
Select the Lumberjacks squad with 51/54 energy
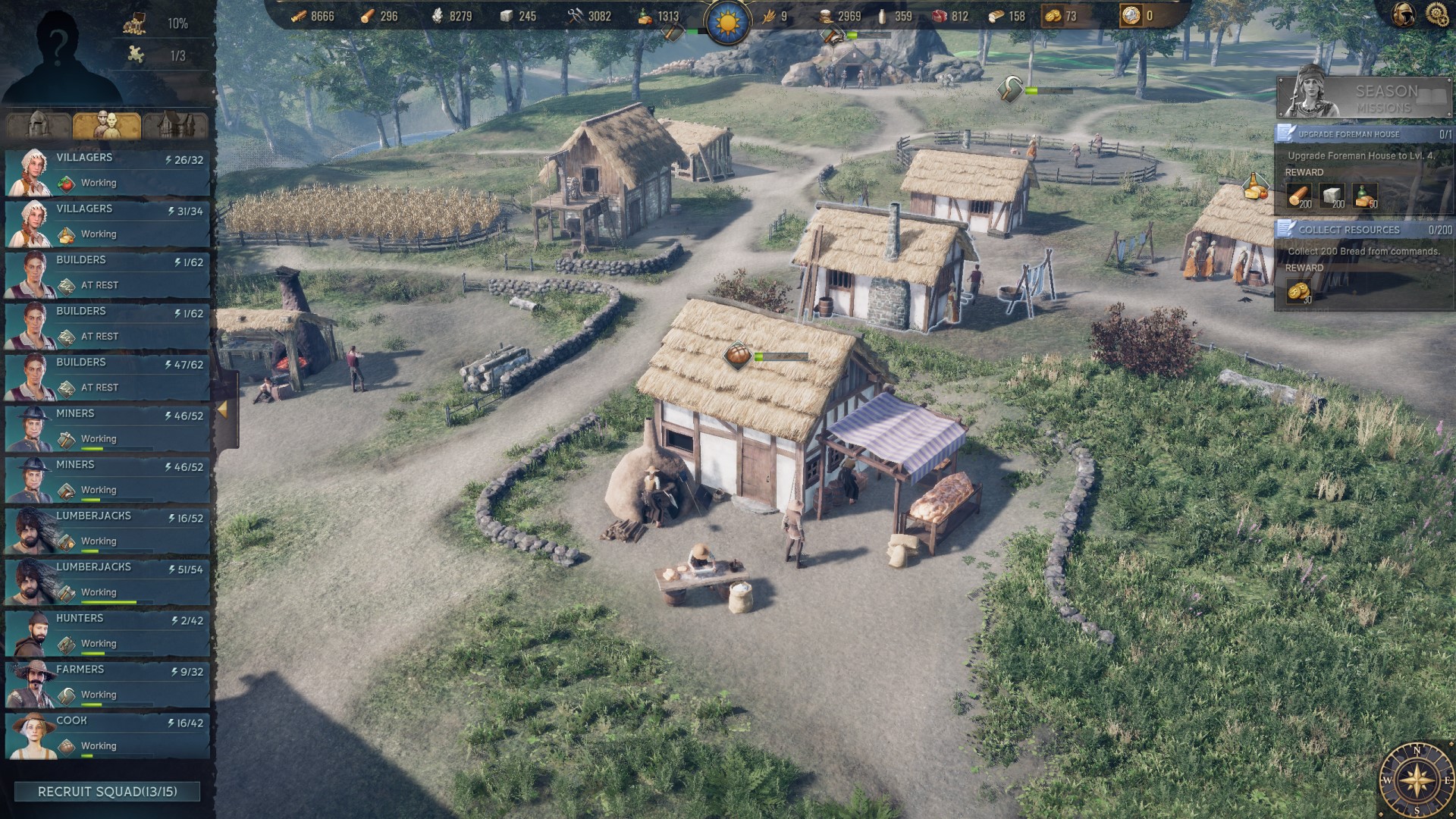pos(107,581)
